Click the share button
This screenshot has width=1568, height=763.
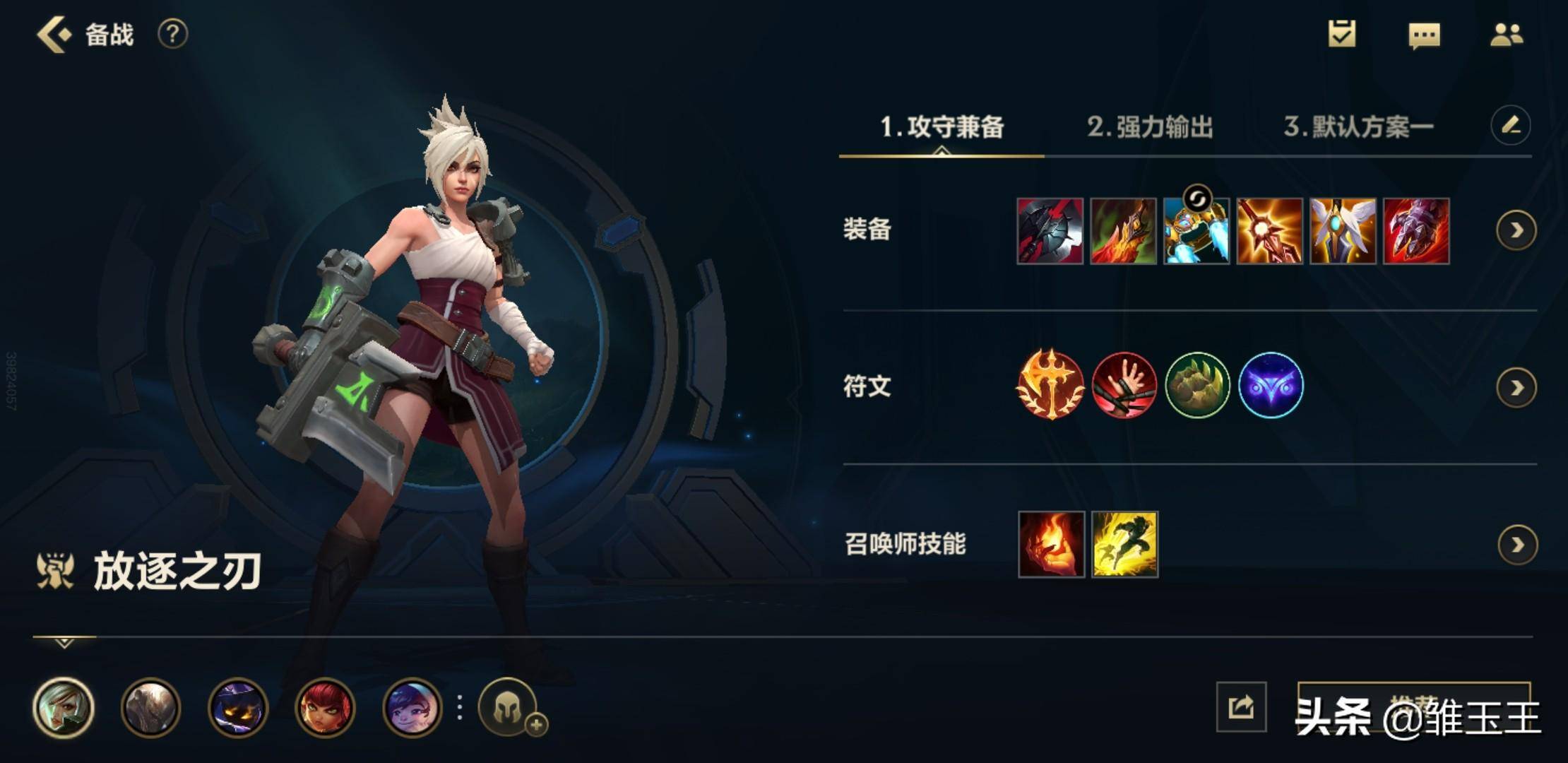tap(1241, 706)
